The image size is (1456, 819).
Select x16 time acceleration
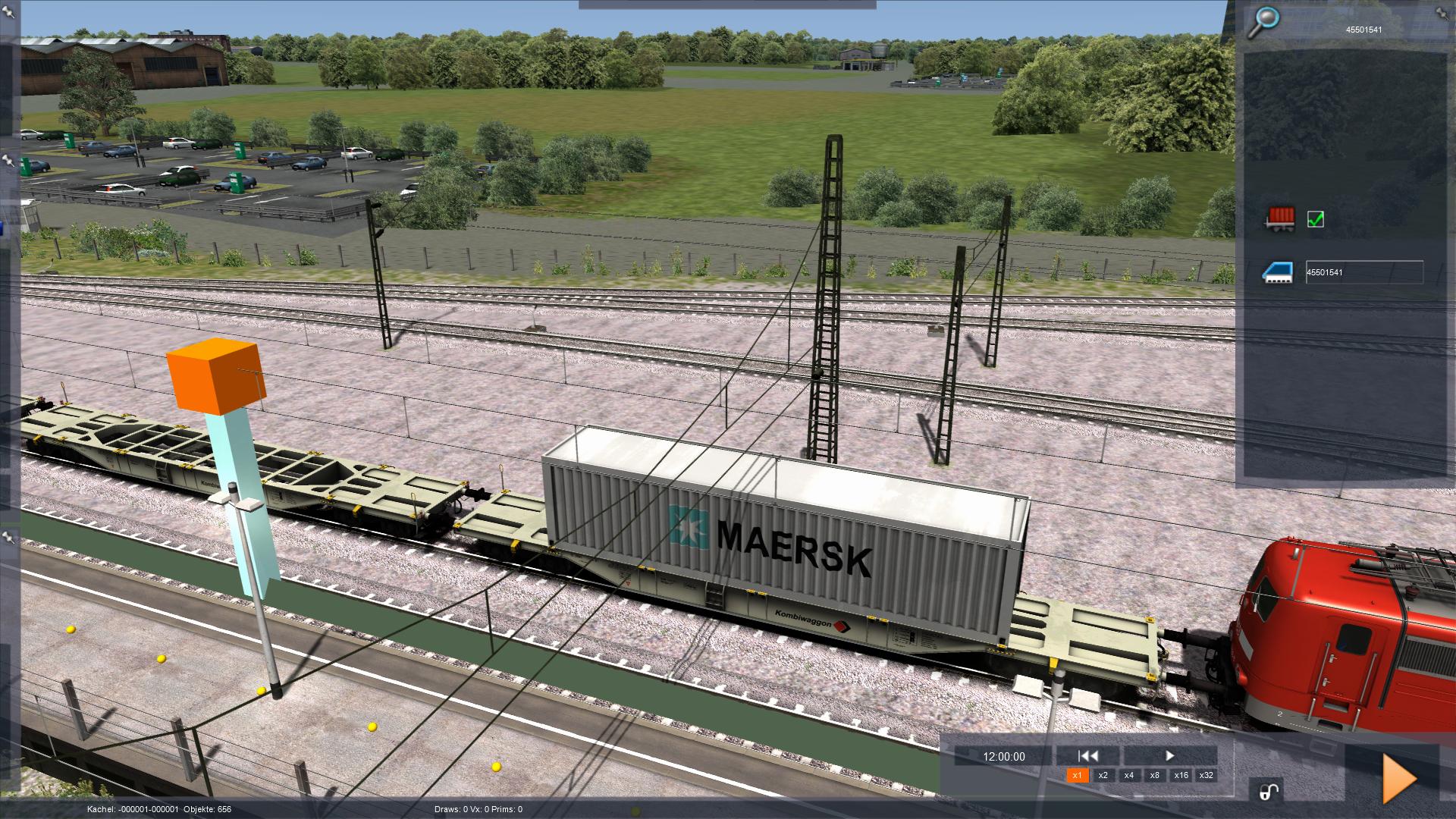(1181, 775)
